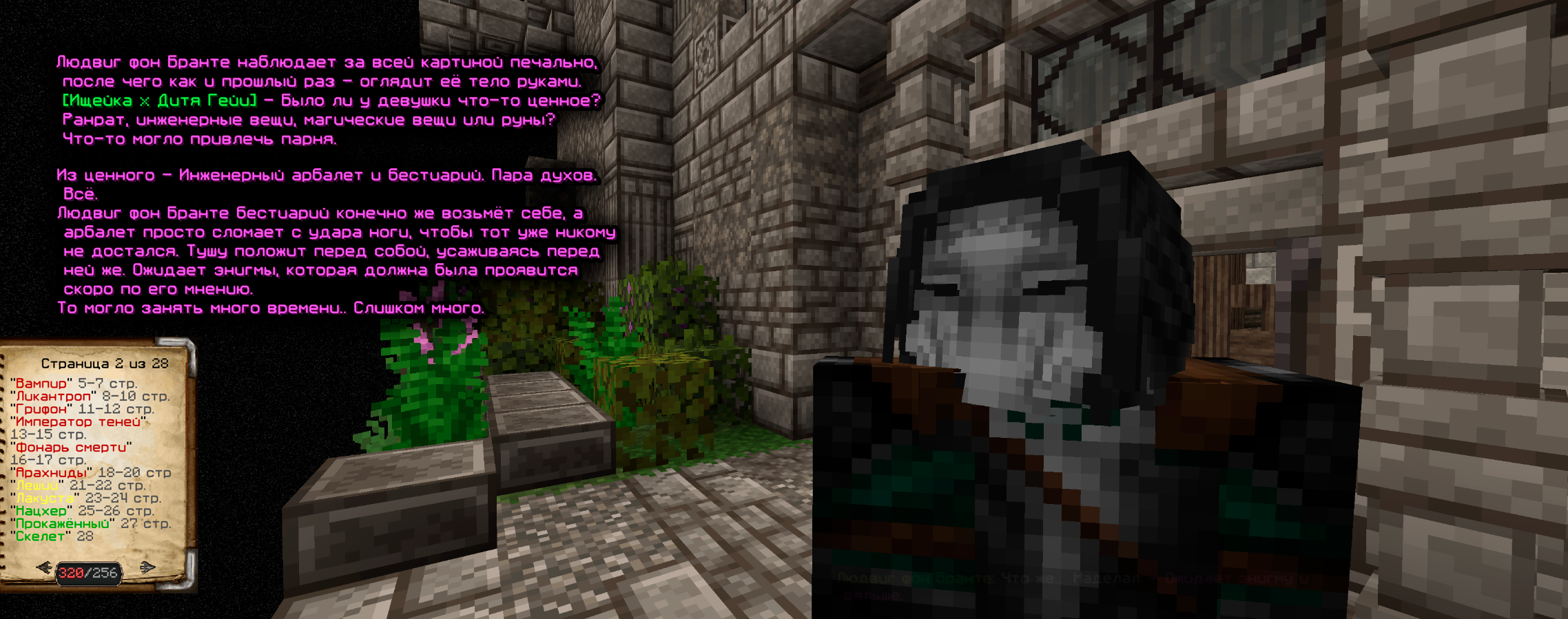
Task: Go back to the previous book page
Action: tap(44, 567)
